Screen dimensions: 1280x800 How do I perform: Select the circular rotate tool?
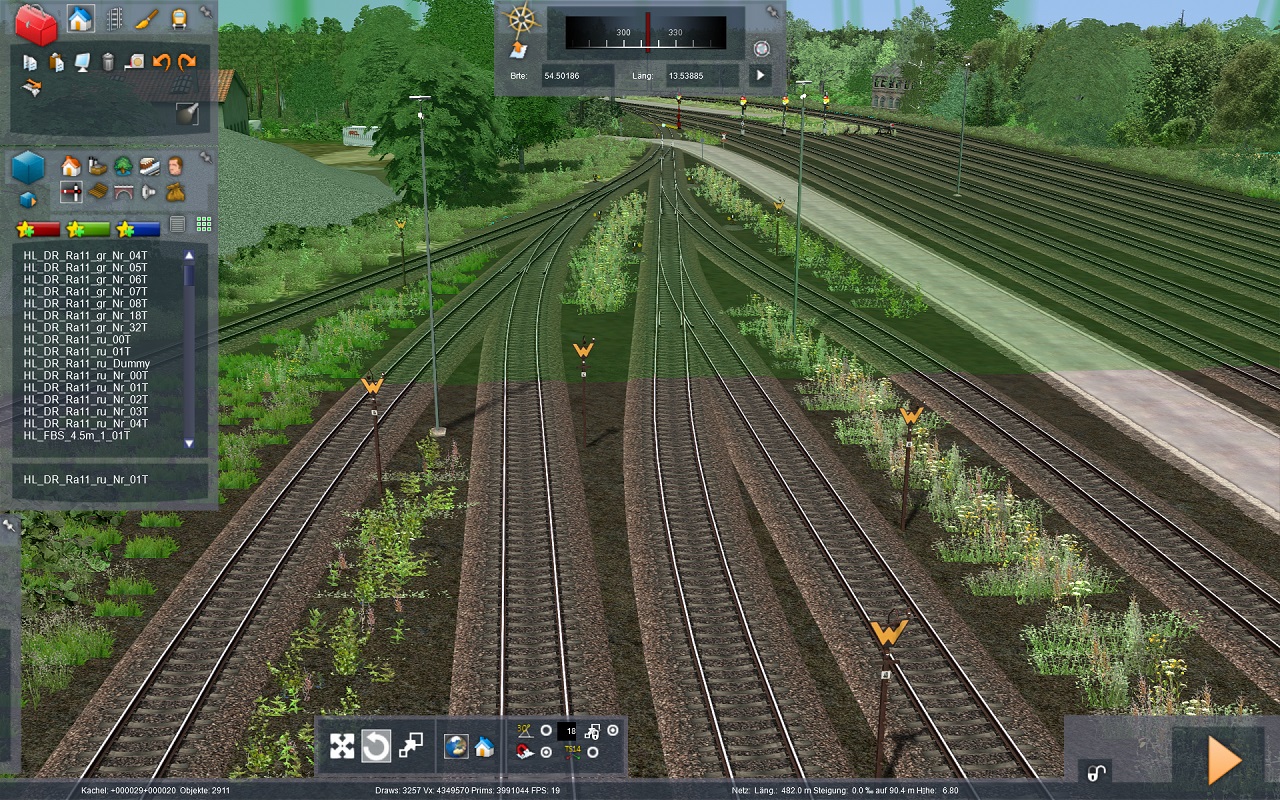click(x=376, y=746)
